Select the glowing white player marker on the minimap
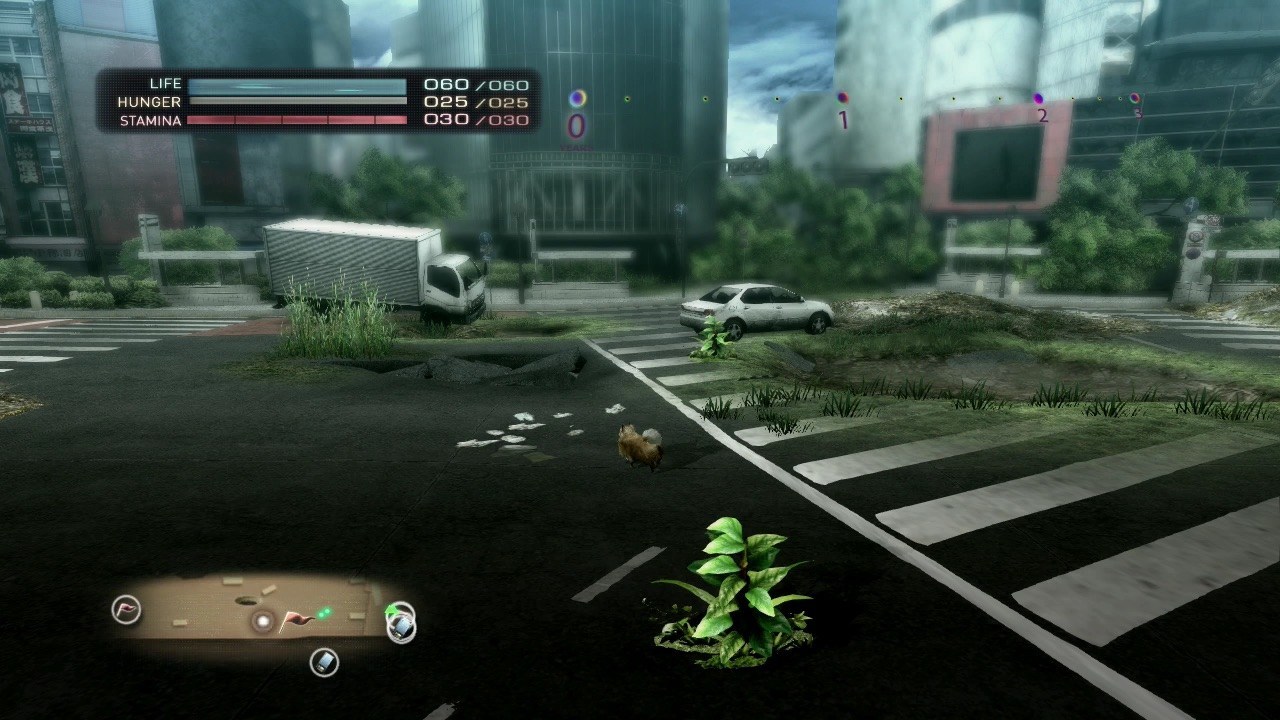This screenshot has width=1280, height=720. (x=263, y=622)
